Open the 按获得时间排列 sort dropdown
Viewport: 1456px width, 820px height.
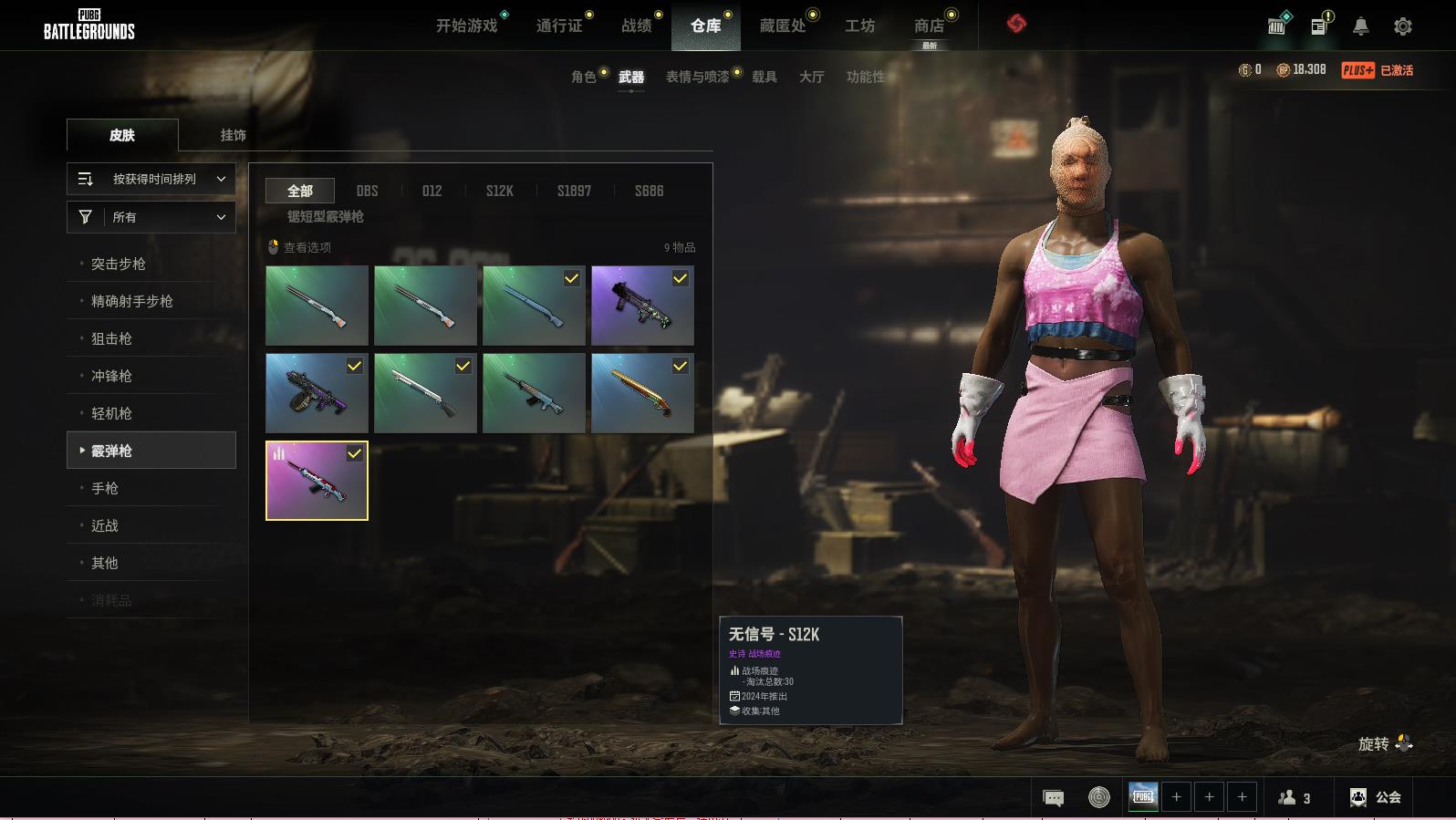151,179
